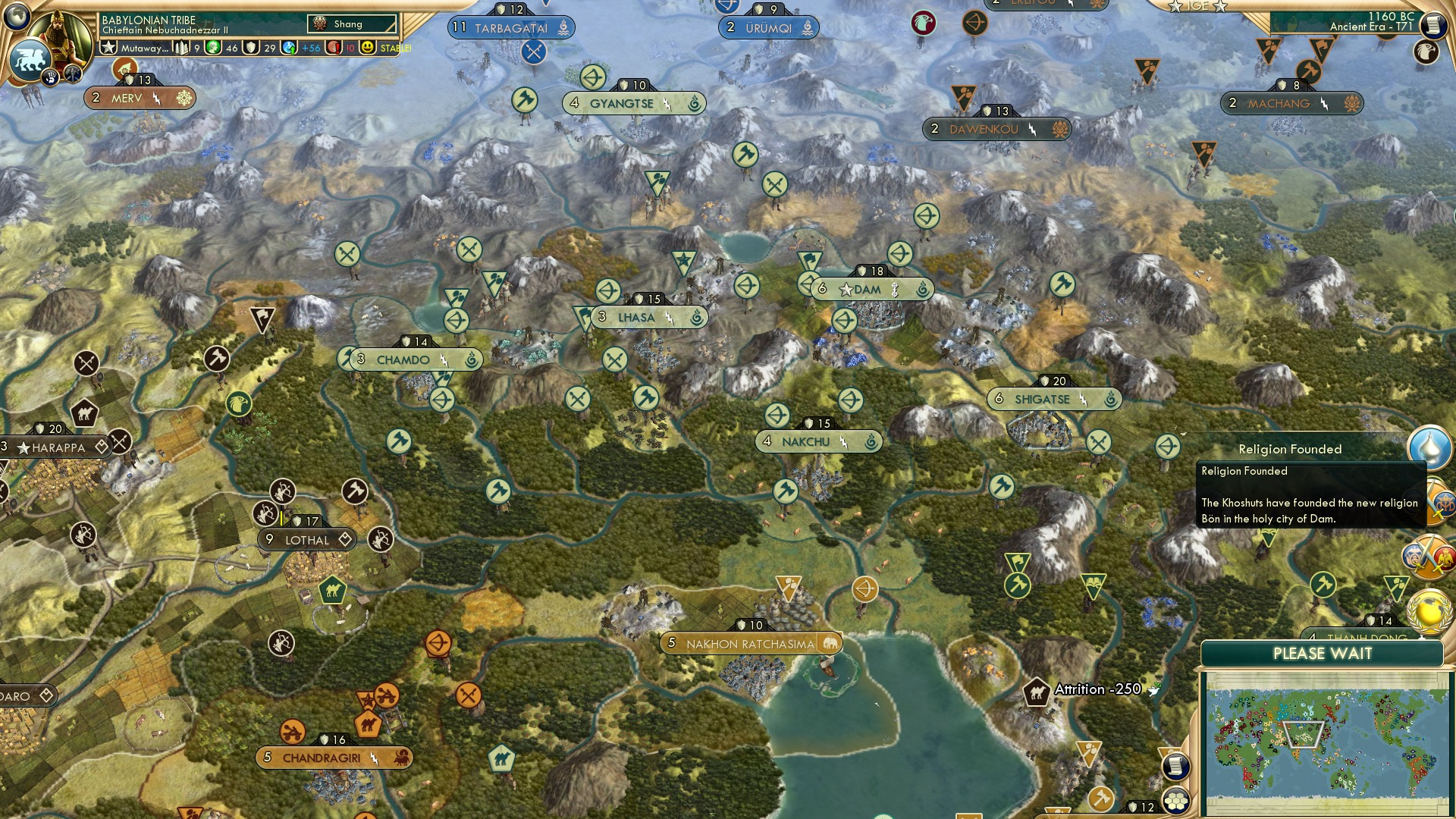Open the scroll icon beside the date
Image resolution: width=1456 pixels, height=819 pixels.
1432,25
